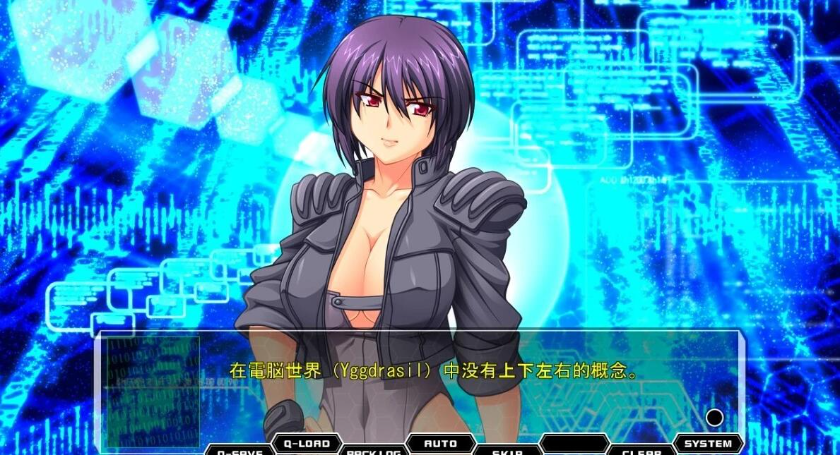The height and width of the screenshot is (455, 840).
Task: Quick save with the Q-SAVE button
Action: [x=239, y=450]
